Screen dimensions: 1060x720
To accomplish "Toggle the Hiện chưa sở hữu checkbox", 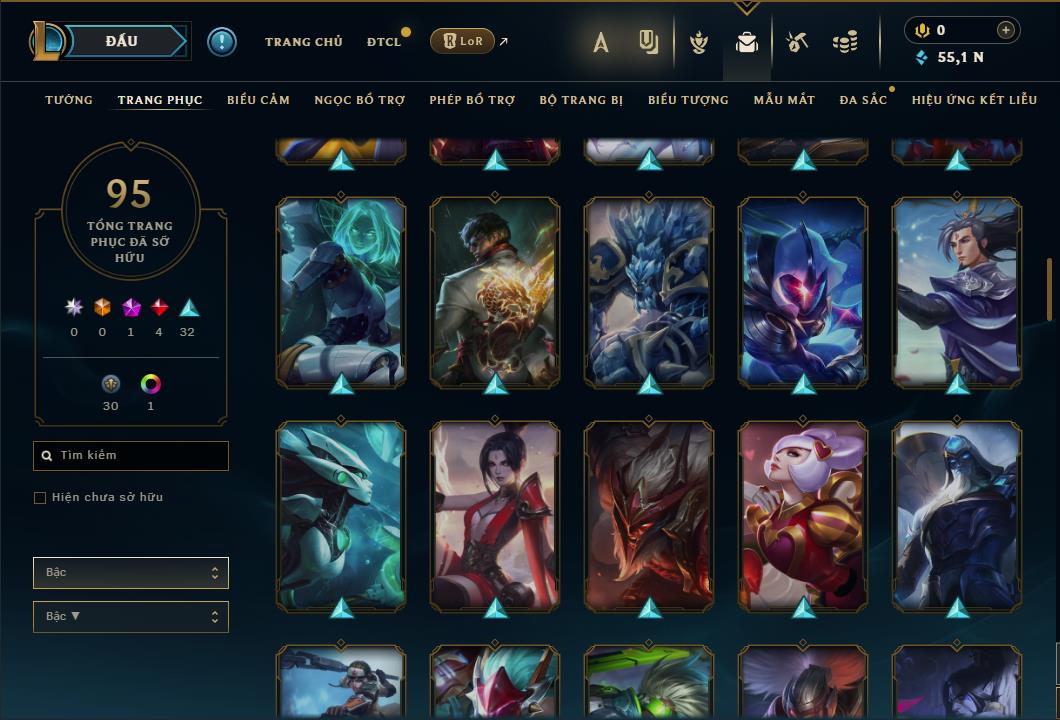I will tap(40, 498).
